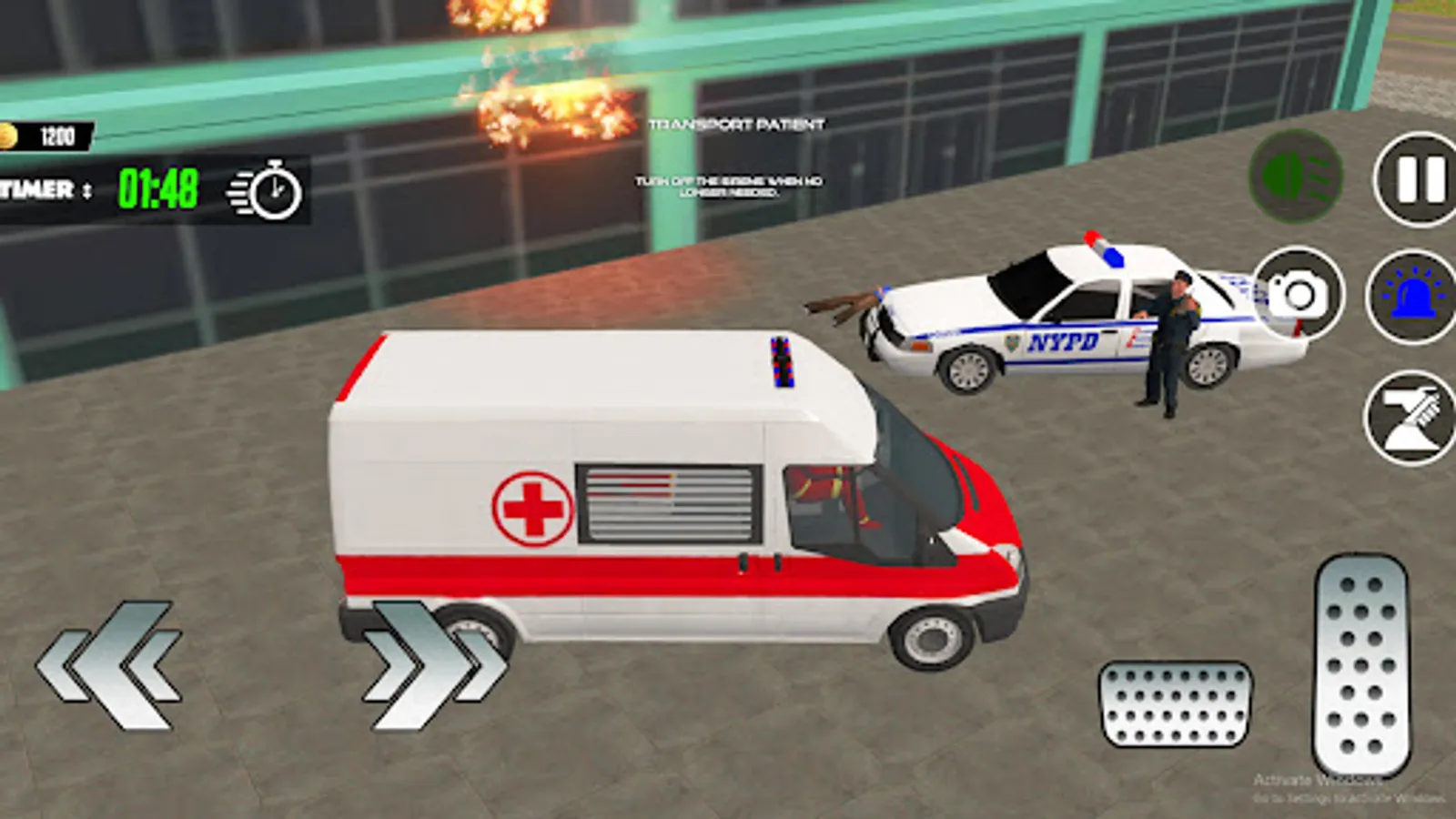Tap the horn/hand control icon
This screenshot has height=819, width=1456.
tap(1407, 419)
